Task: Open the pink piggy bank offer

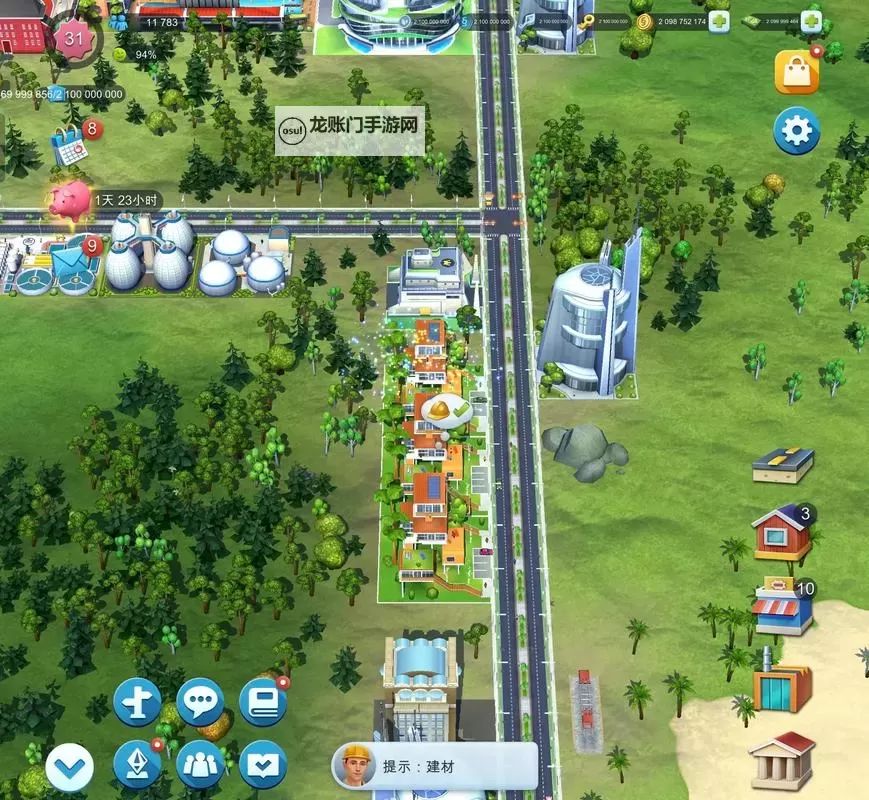Action: point(70,200)
